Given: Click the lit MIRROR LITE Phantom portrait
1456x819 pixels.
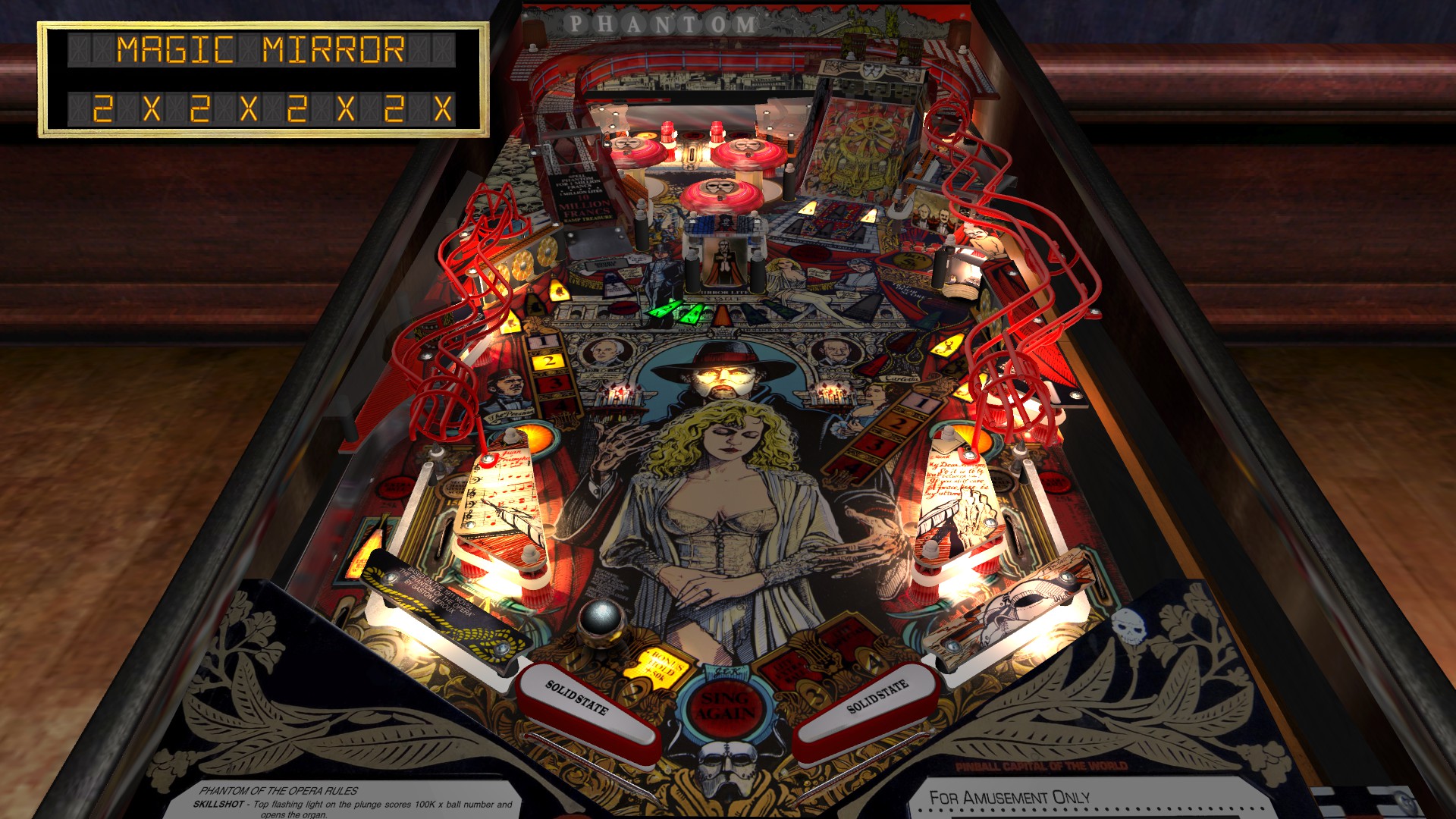Looking at the screenshot, I should click(724, 258).
